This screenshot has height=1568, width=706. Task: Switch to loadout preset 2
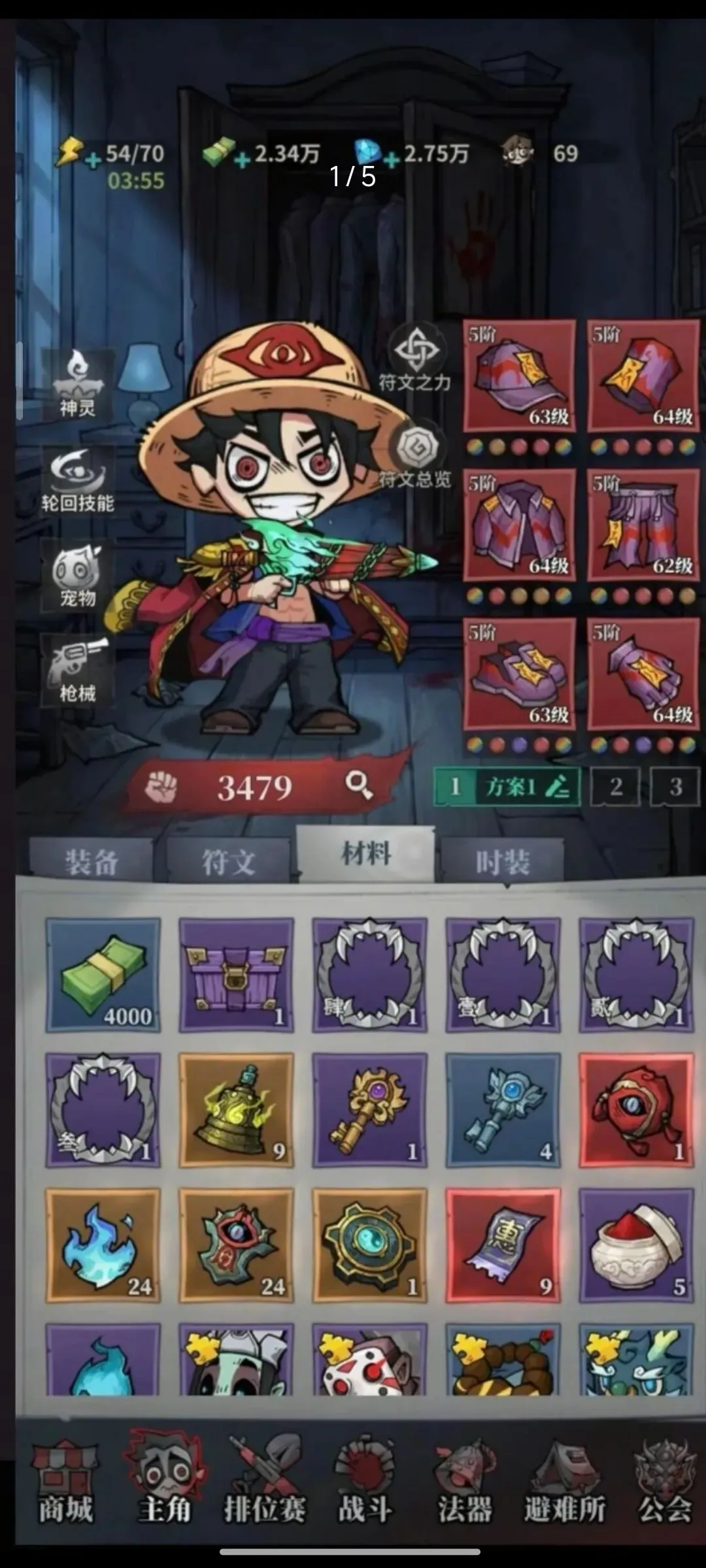coord(616,787)
